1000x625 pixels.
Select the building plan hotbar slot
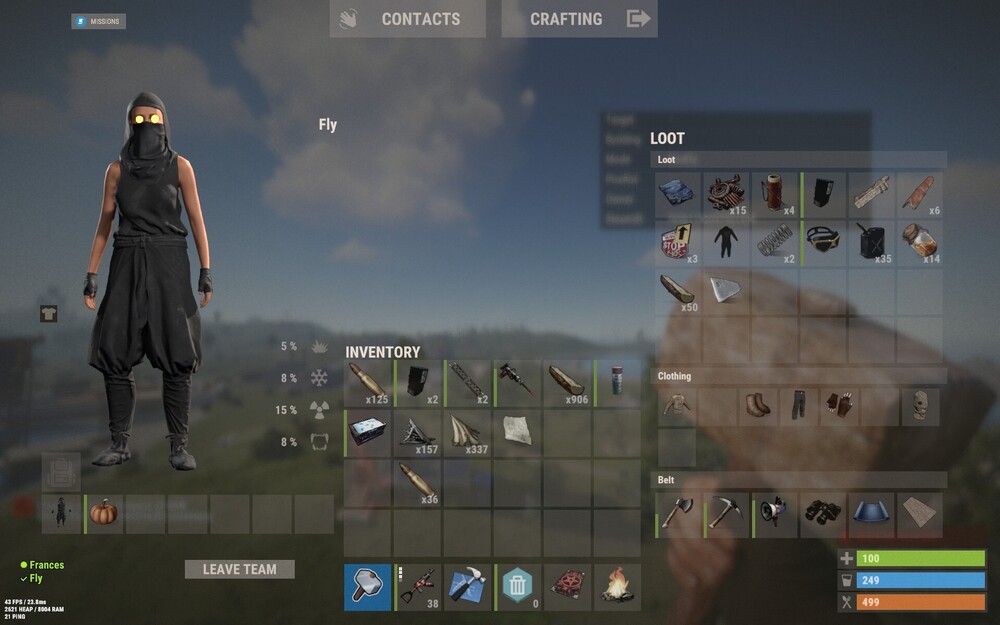point(467,587)
